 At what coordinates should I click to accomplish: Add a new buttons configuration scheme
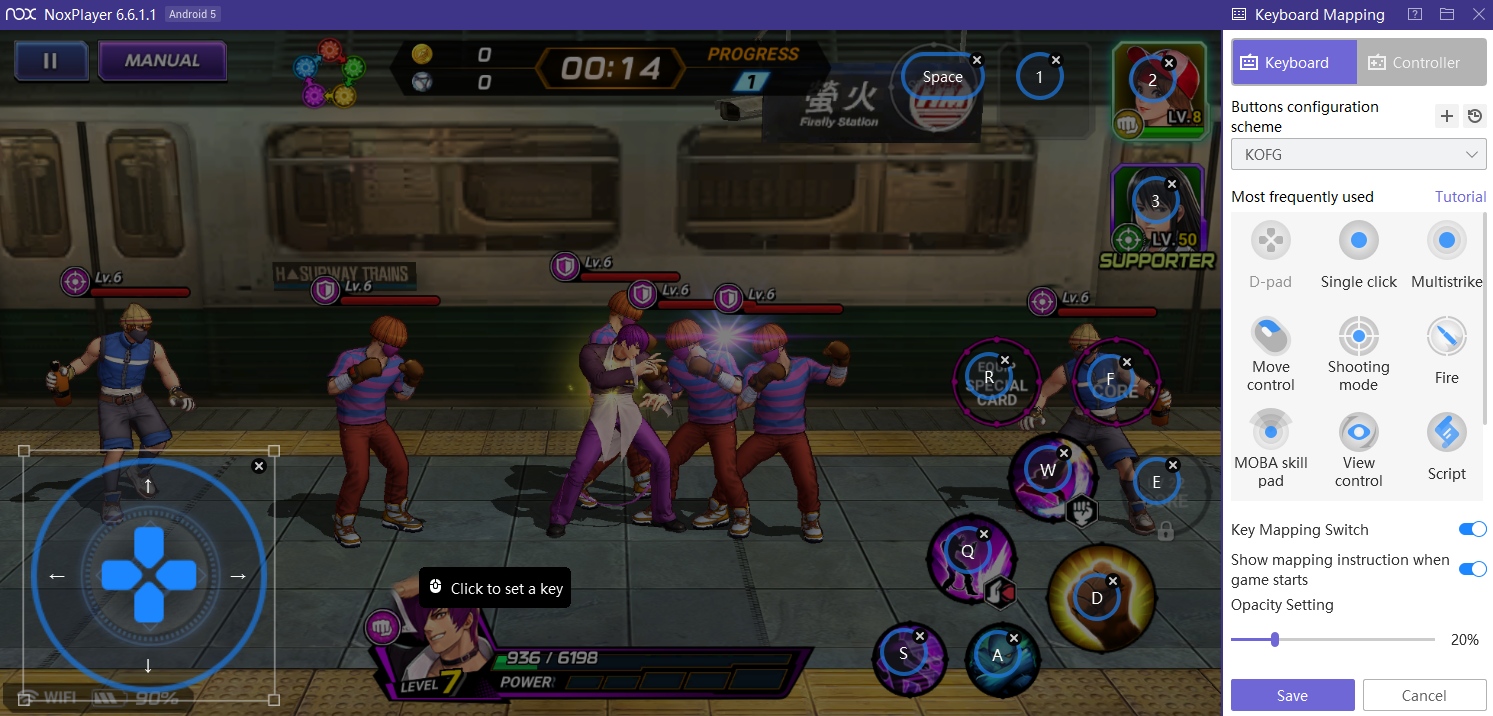coord(1446,116)
